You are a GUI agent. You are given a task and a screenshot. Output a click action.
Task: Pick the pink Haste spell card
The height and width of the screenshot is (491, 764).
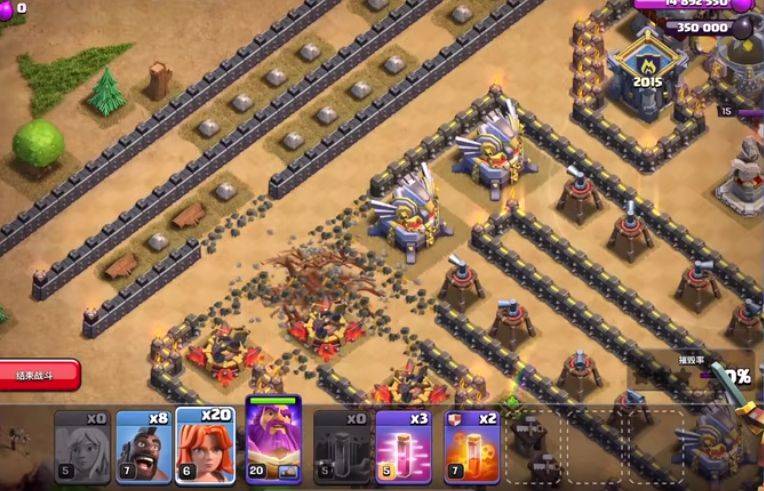[x=403, y=447]
